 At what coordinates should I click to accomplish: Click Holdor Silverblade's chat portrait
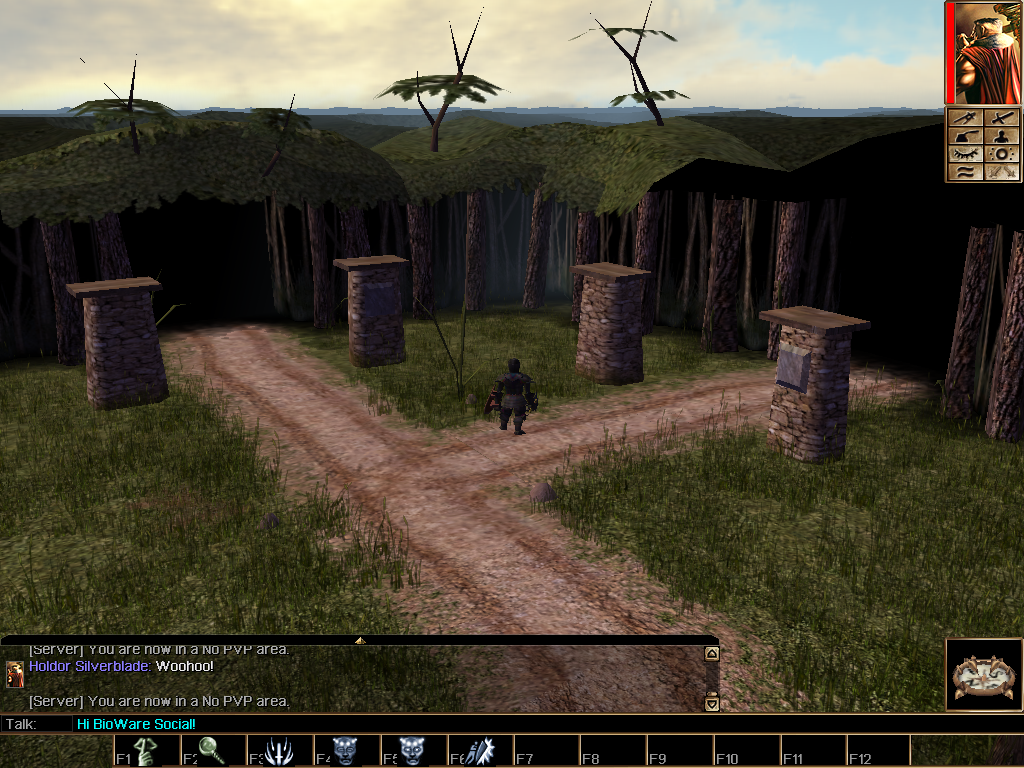pyautogui.click(x=15, y=674)
